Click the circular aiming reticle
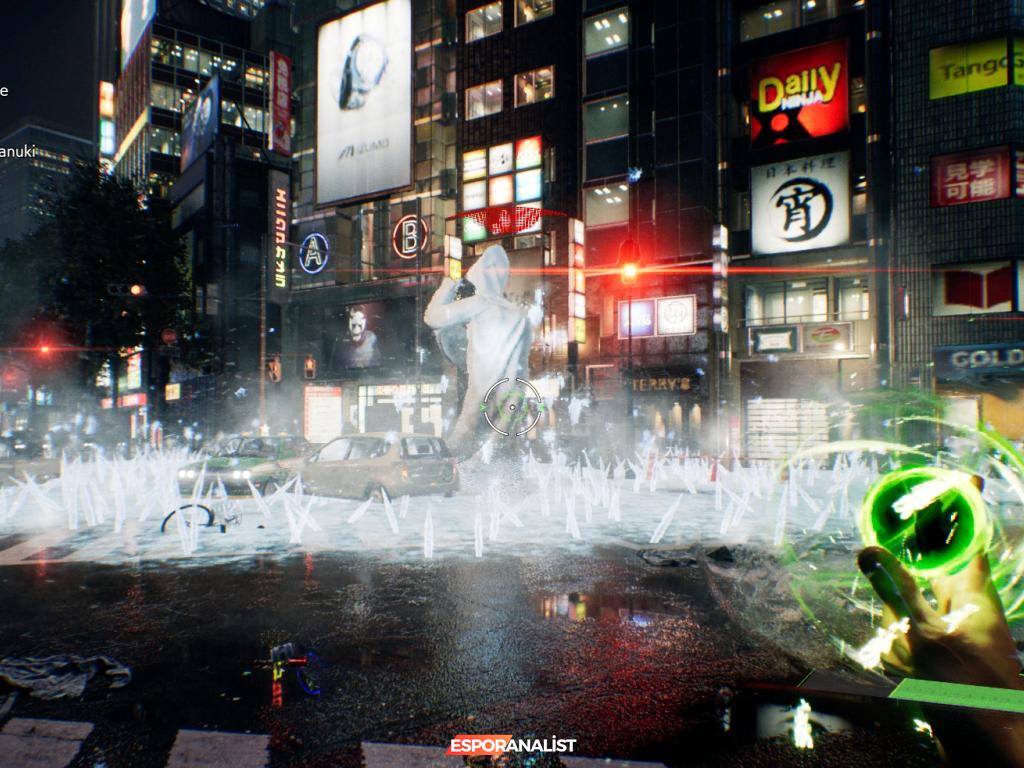The image size is (1024, 768). [512, 407]
